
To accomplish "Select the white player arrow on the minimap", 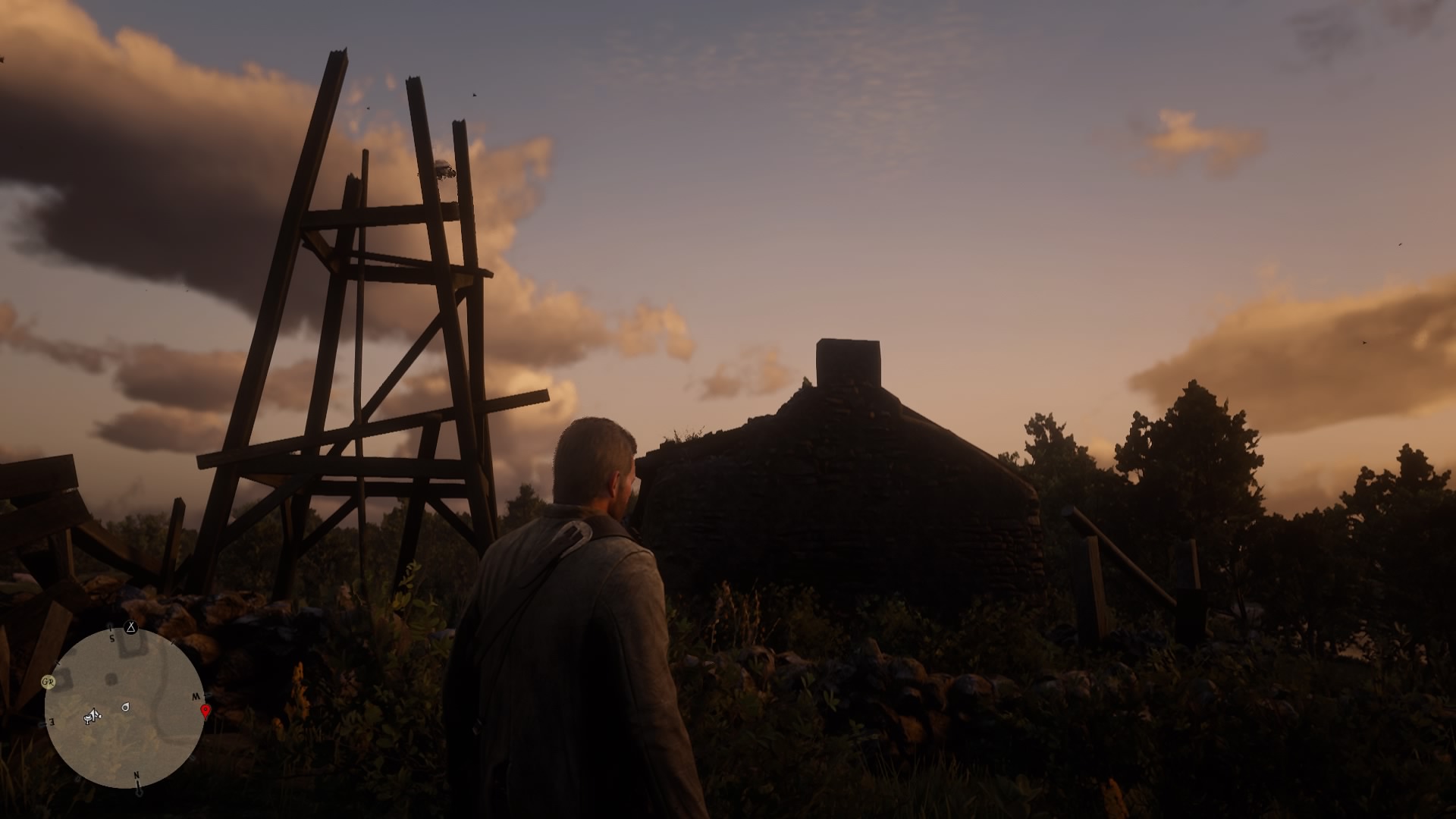I will click(95, 715).
